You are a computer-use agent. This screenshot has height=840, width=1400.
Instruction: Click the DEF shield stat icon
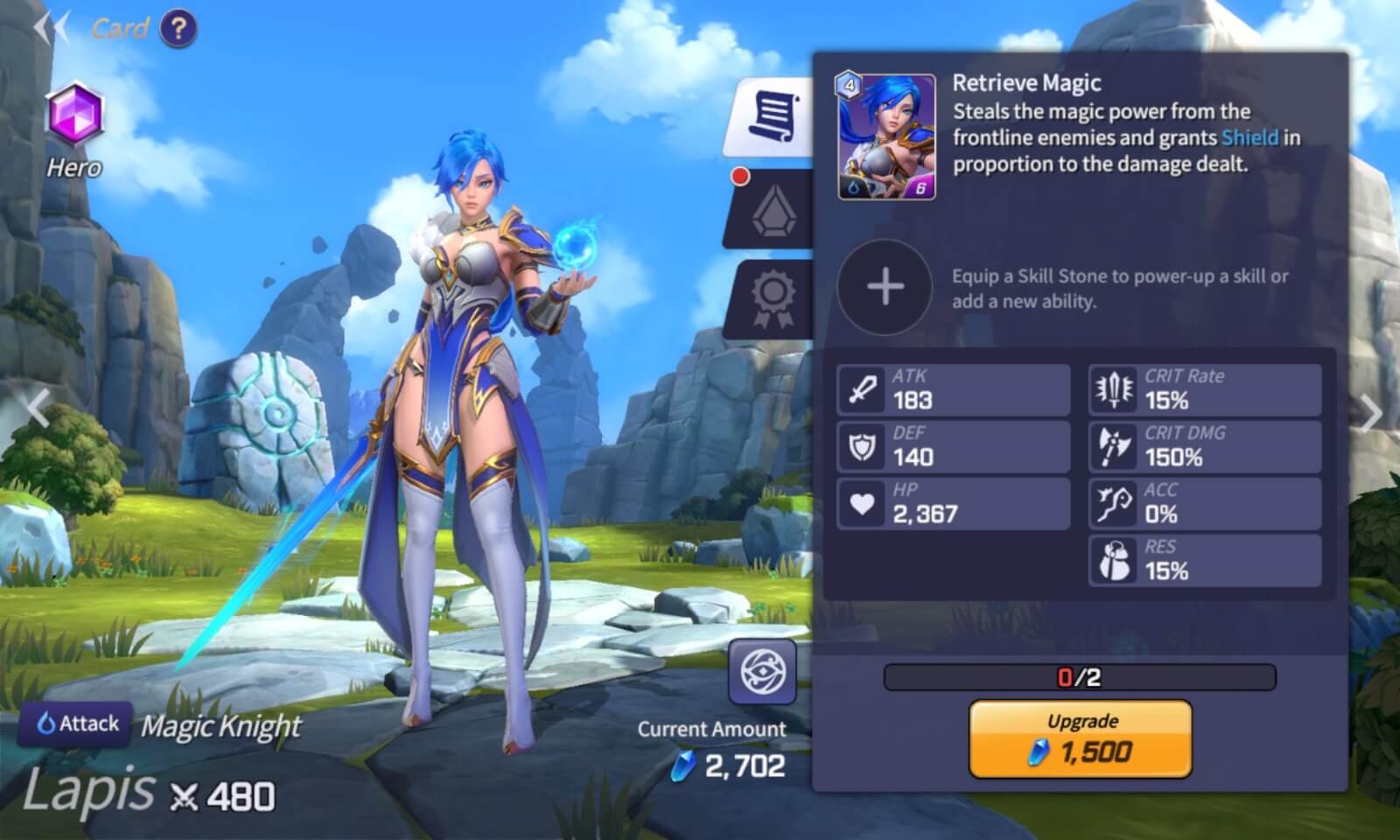[x=863, y=444]
